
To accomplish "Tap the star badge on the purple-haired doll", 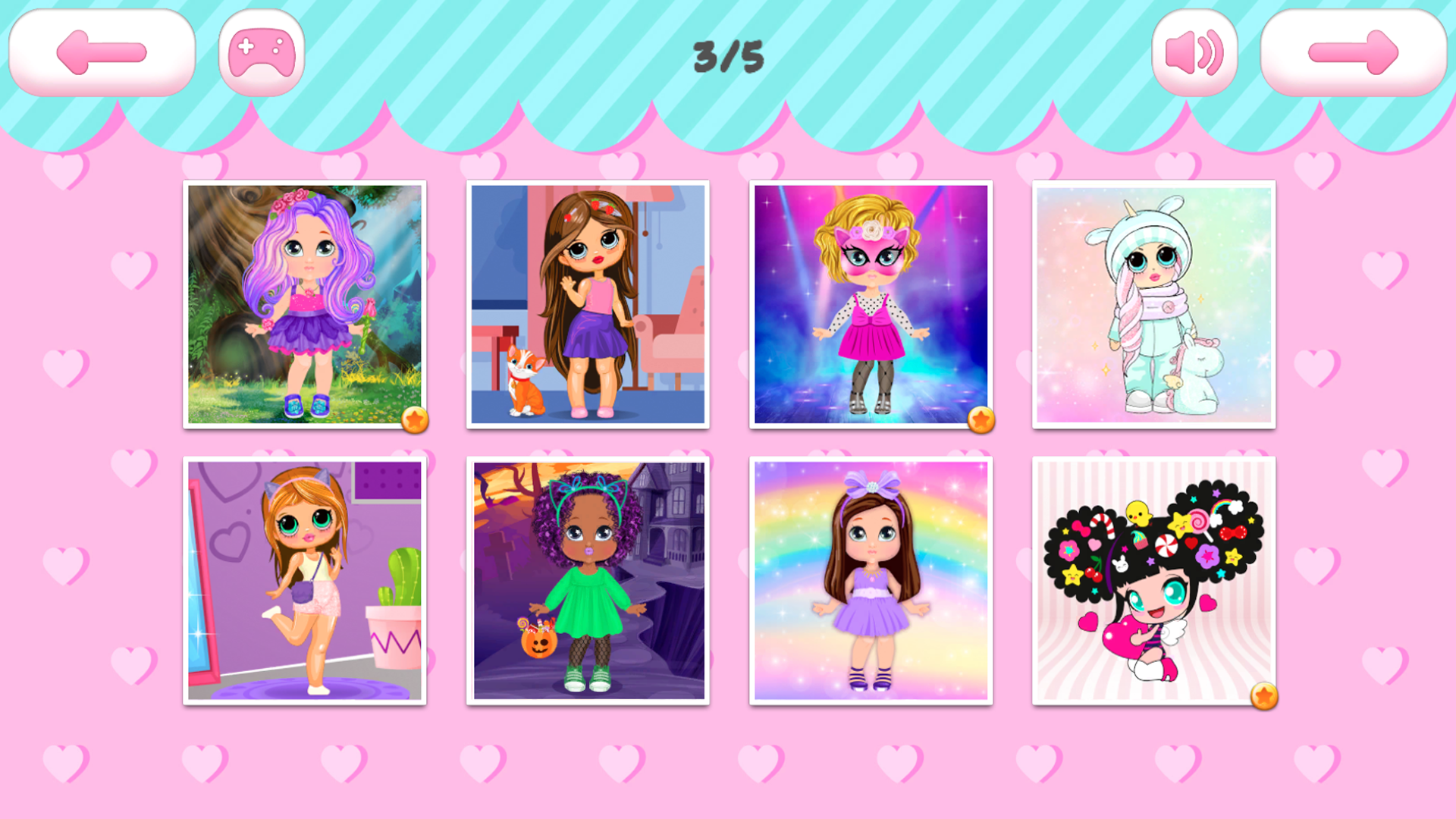I will [413, 419].
